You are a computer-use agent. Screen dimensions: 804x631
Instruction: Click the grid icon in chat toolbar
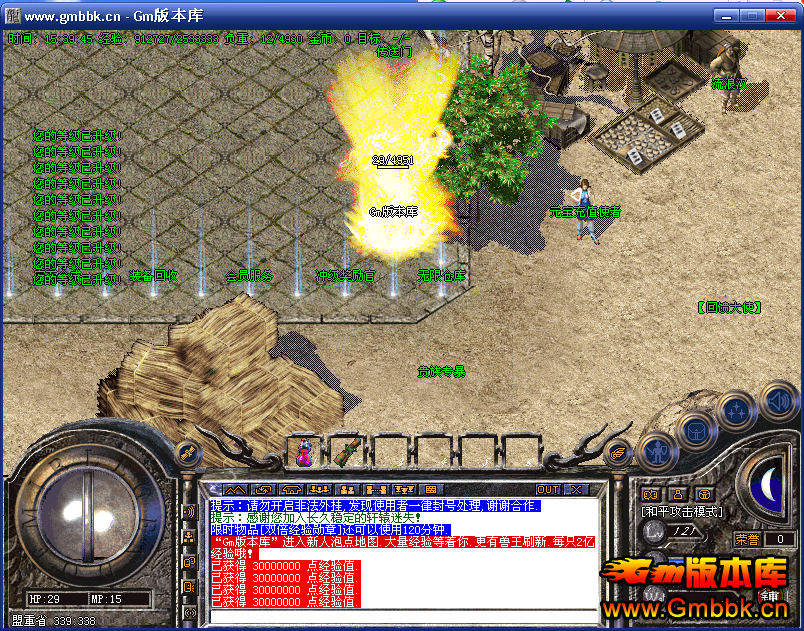(x=431, y=490)
